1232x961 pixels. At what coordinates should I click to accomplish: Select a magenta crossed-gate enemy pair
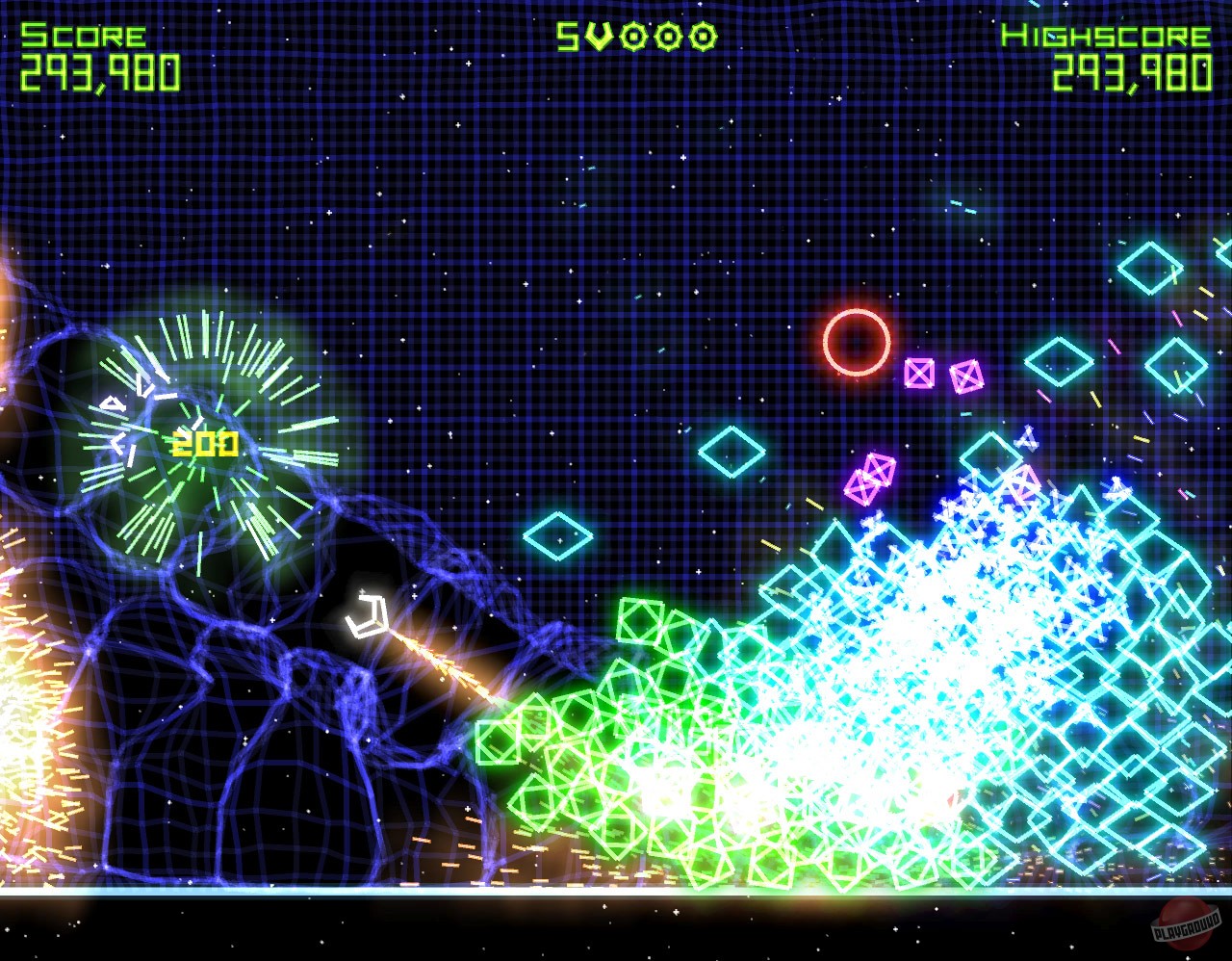coord(871,474)
